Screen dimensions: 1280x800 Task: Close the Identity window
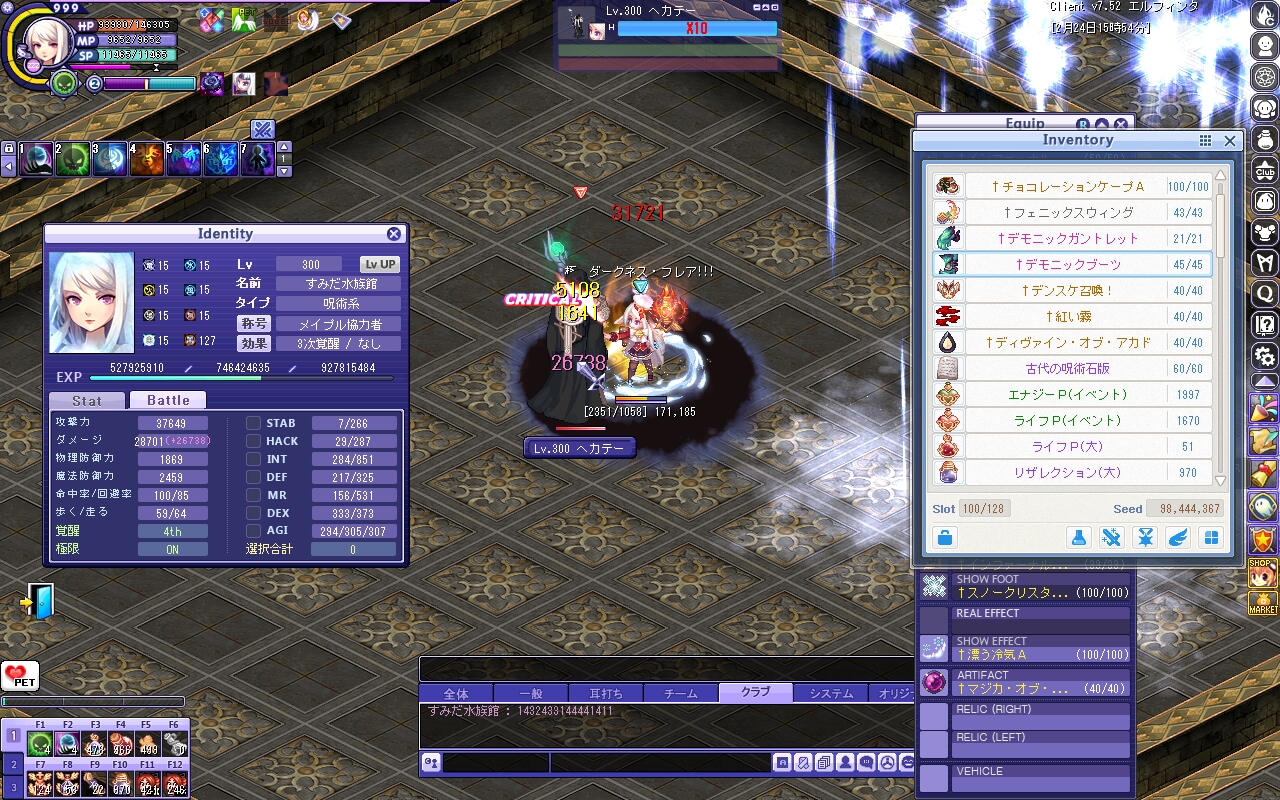(394, 234)
